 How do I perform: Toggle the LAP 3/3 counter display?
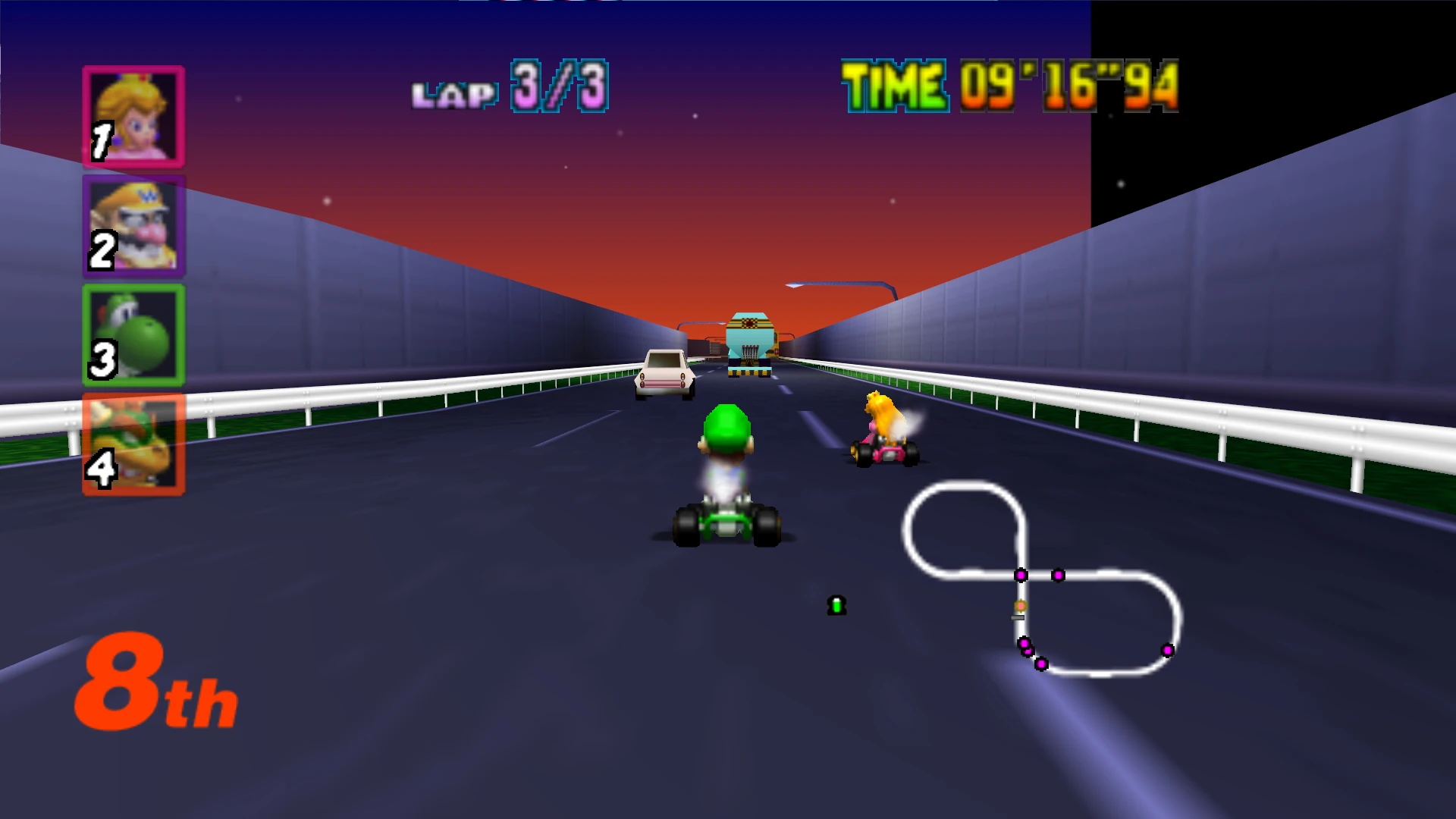[509, 89]
